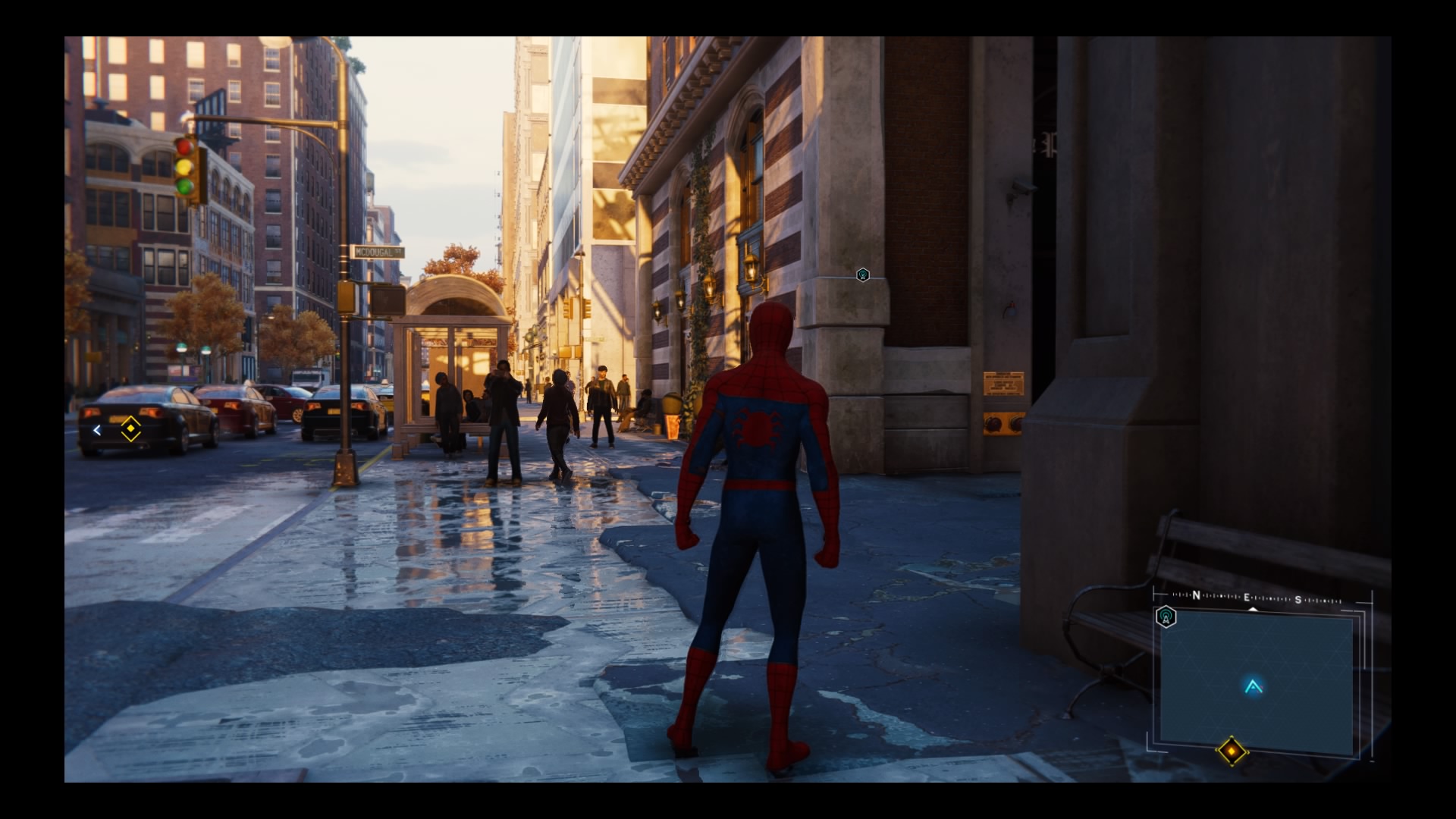Select the yellow diamond objective marker below minimap

pos(1232,752)
